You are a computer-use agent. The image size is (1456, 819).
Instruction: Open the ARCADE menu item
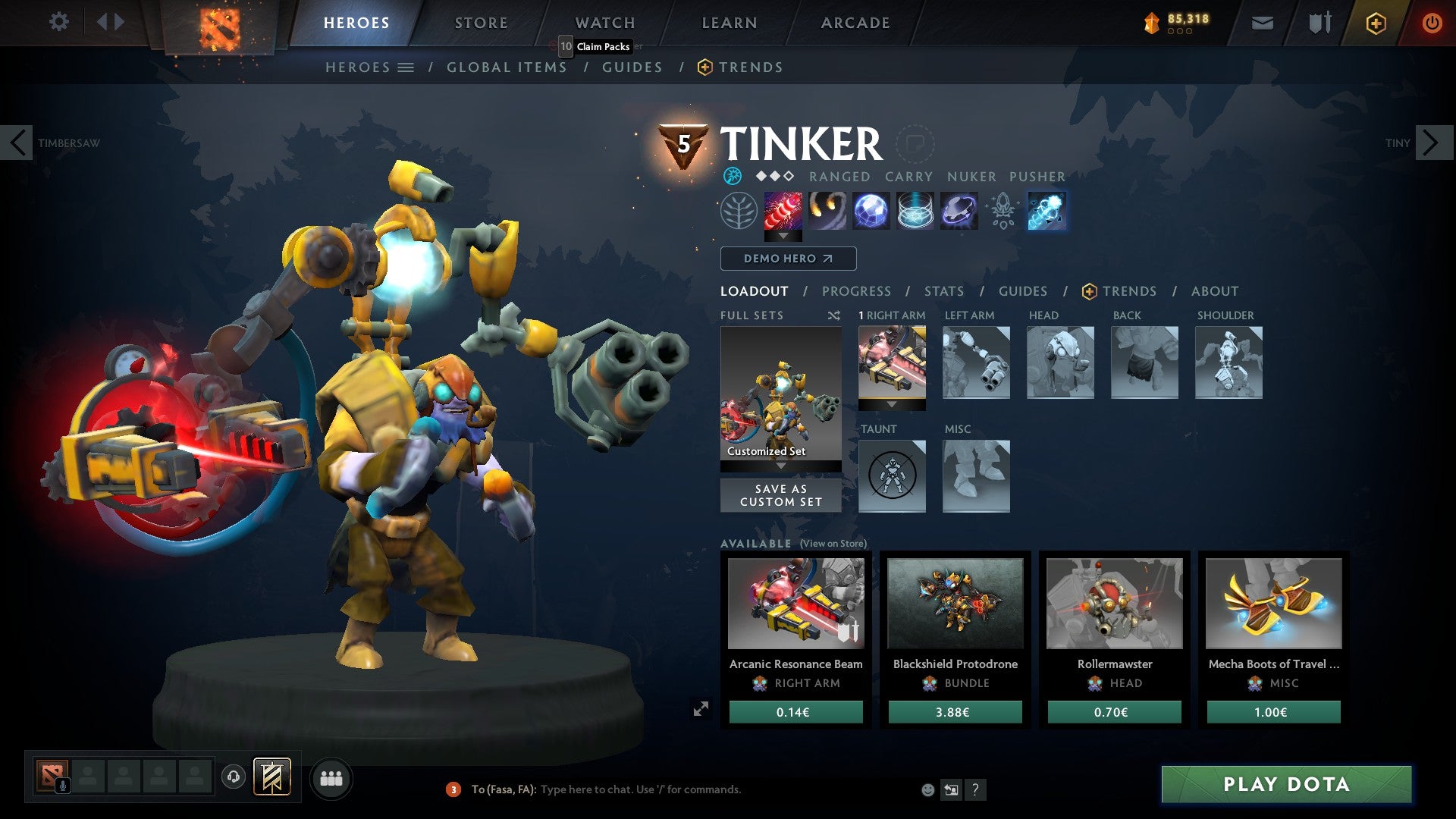coord(855,23)
